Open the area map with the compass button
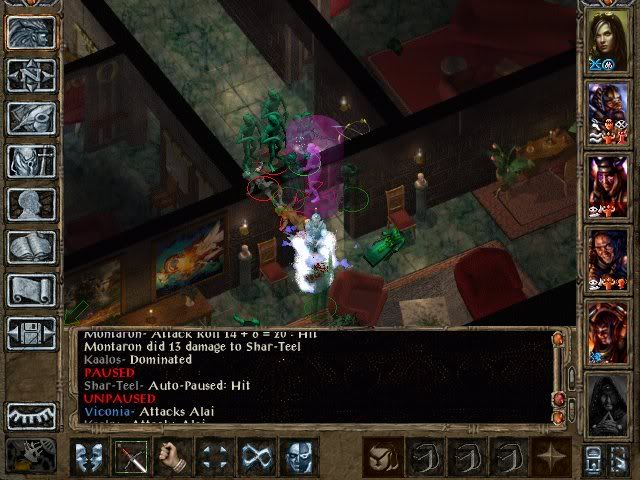The image size is (640, 480). [x=31, y=75]
